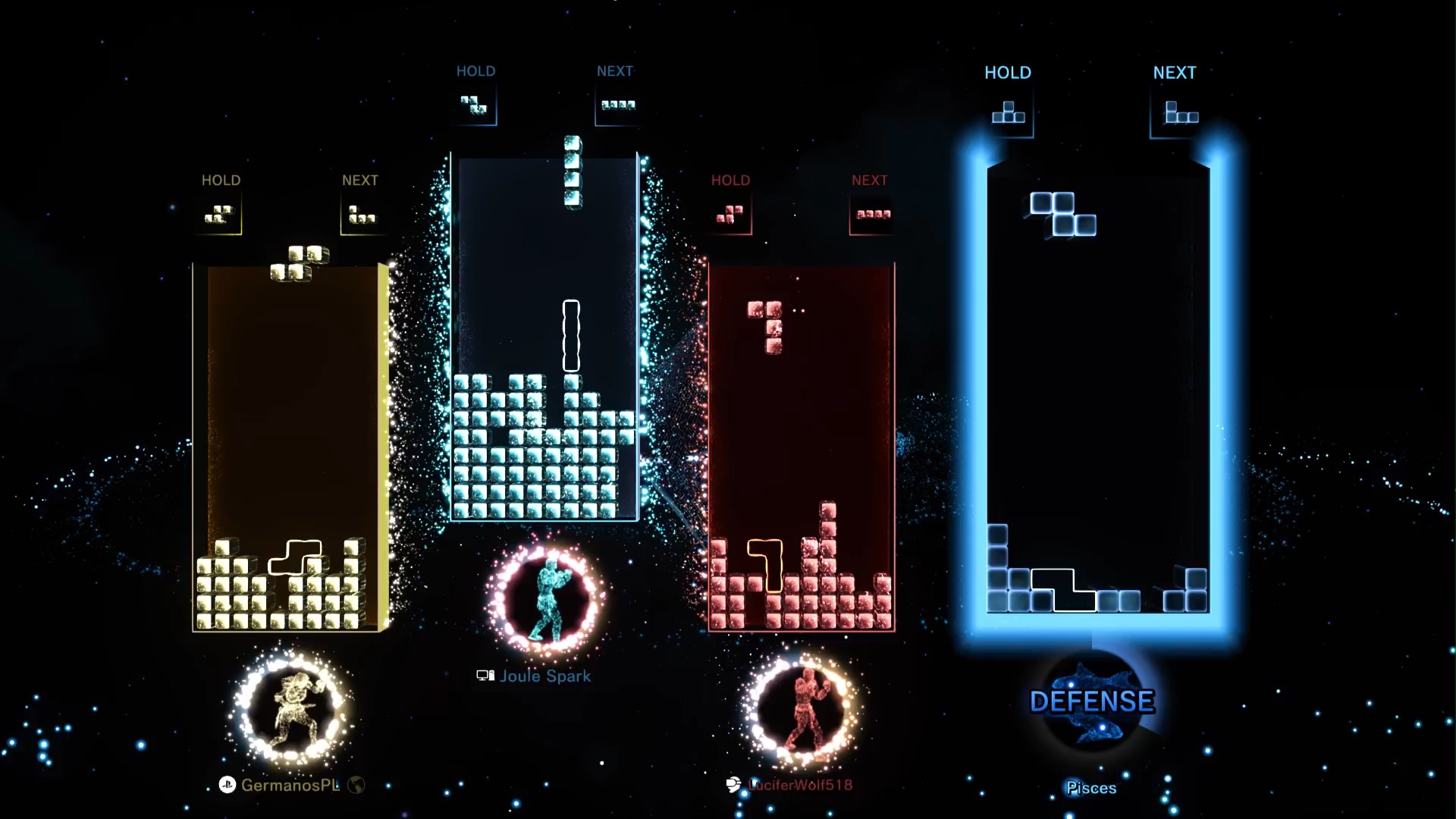Screen dimensions: 1456x819
Task: Click Joule Spark's avatar ring
Action: coord(545,598)
